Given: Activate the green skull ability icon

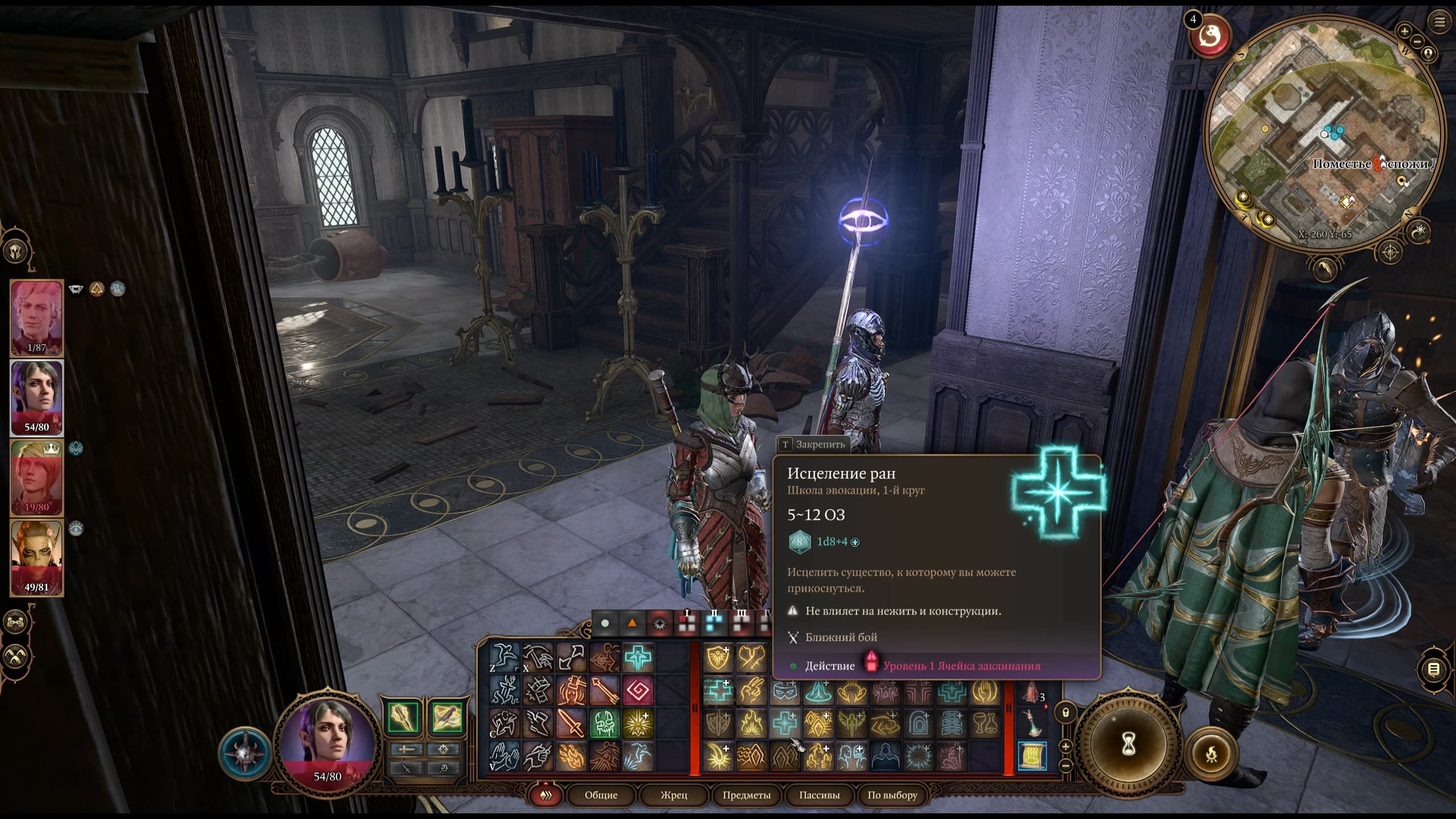Looking at the screenshot, I should tap(604, 723).
